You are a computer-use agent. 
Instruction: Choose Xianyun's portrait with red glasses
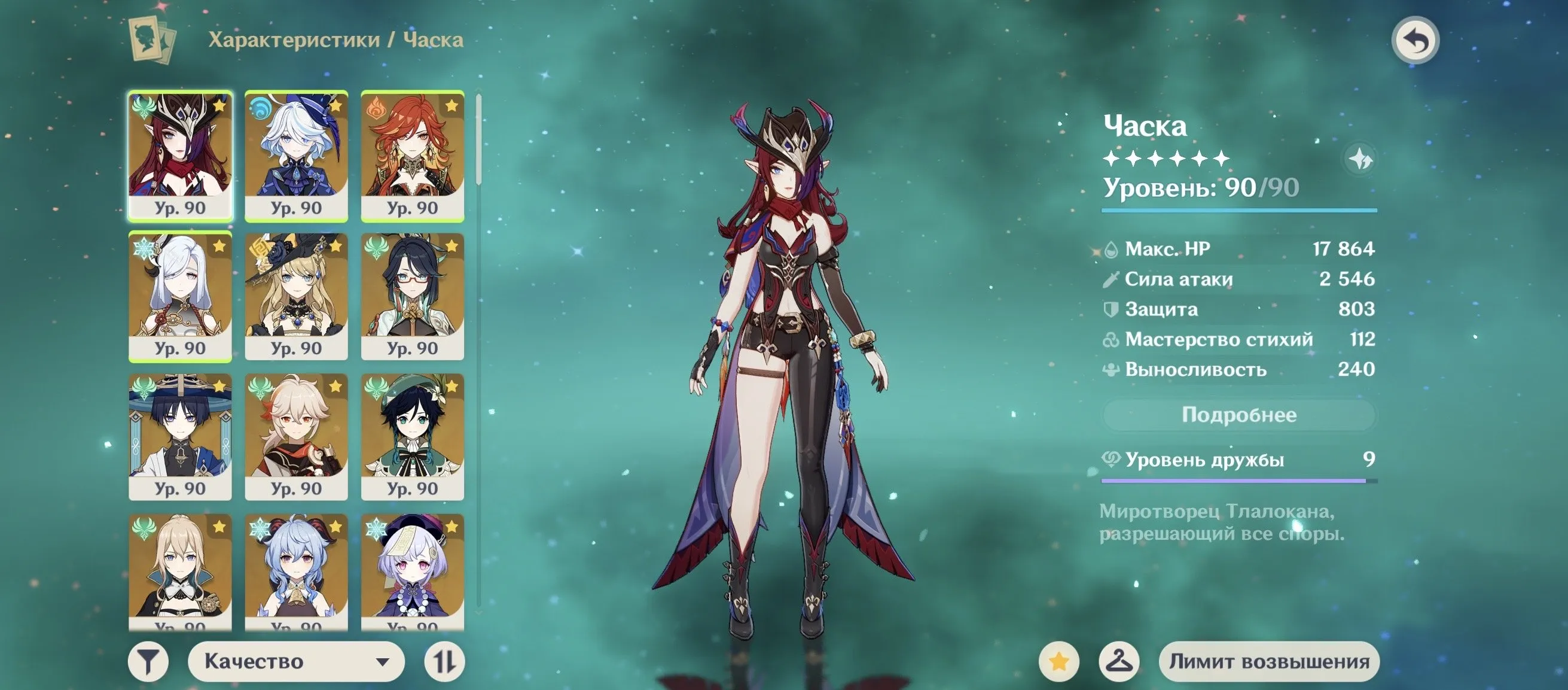(x=413, y=296)
